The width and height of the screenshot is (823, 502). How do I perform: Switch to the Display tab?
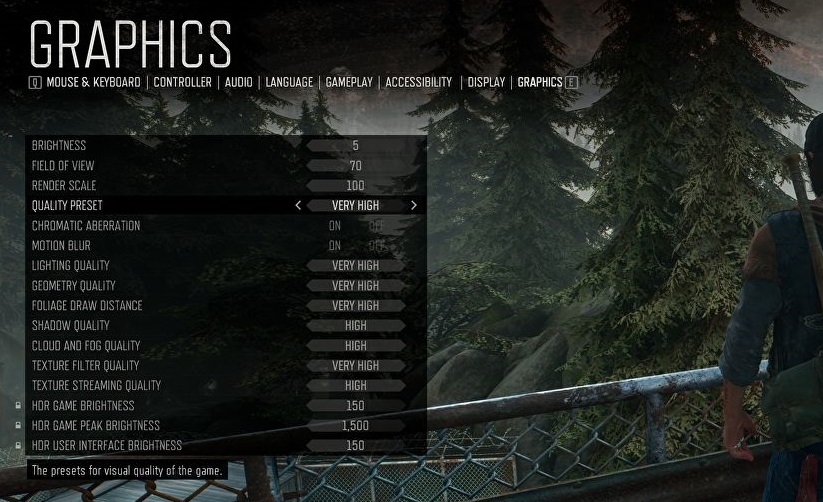coord(486,82)
